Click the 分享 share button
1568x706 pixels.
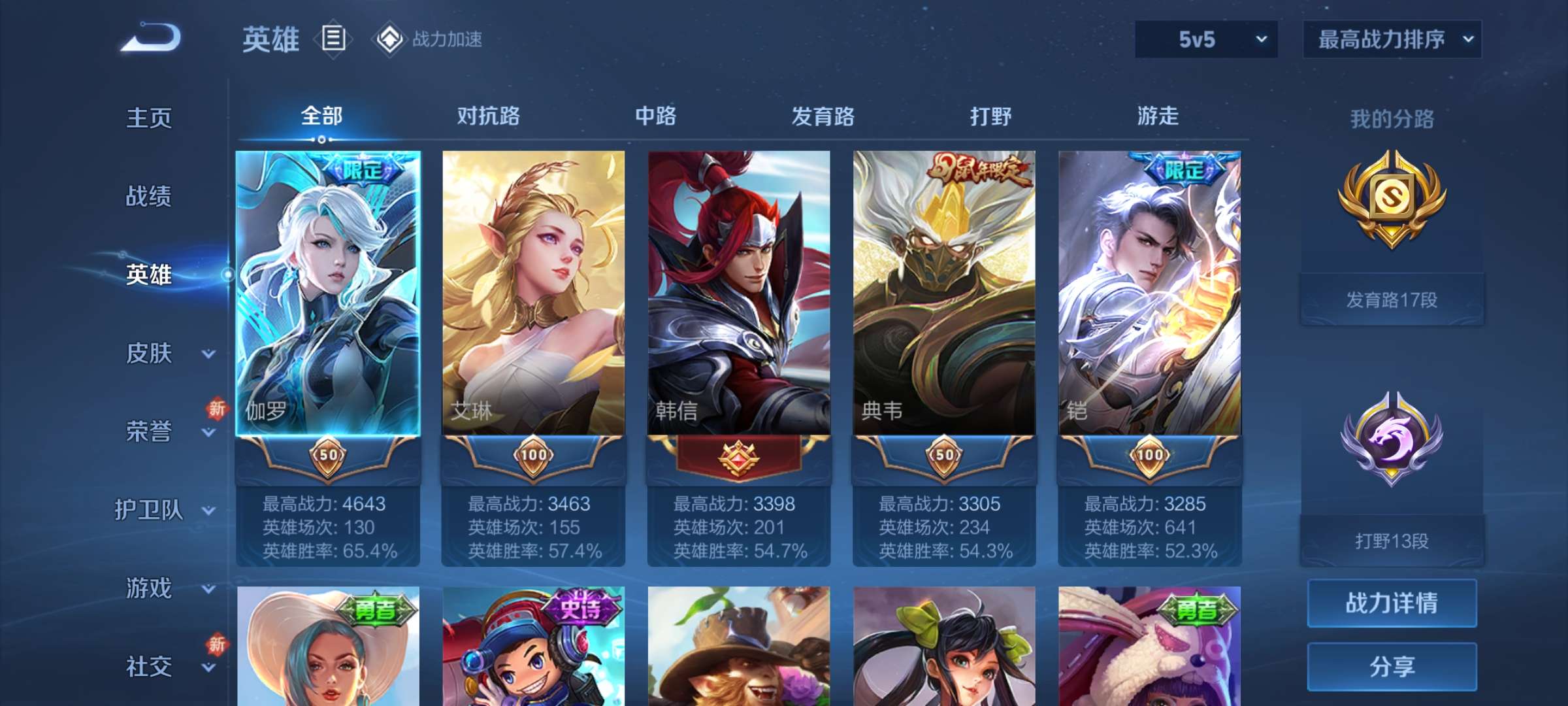(1392, 667)
